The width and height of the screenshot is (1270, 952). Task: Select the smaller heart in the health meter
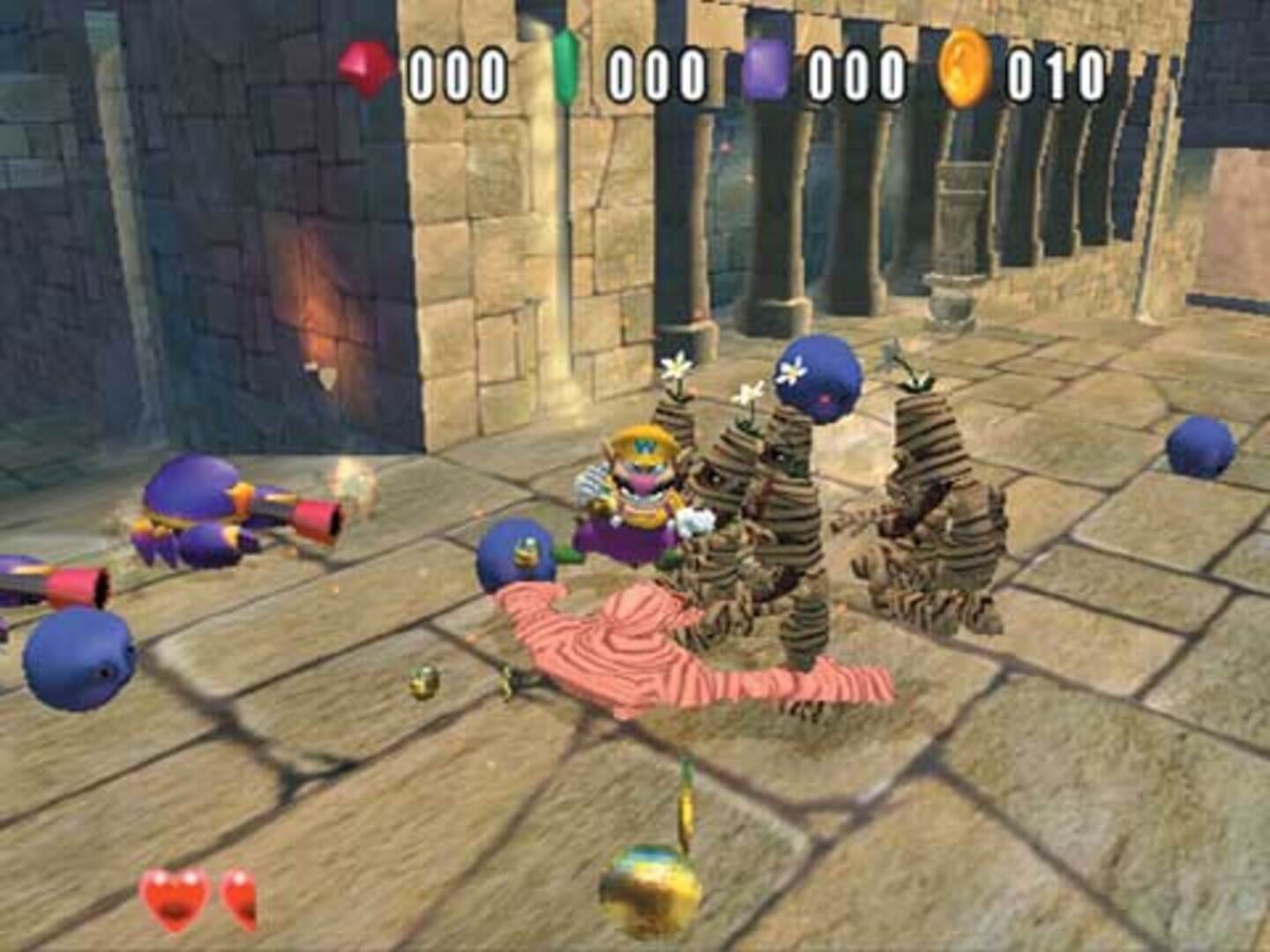point(239,900)
